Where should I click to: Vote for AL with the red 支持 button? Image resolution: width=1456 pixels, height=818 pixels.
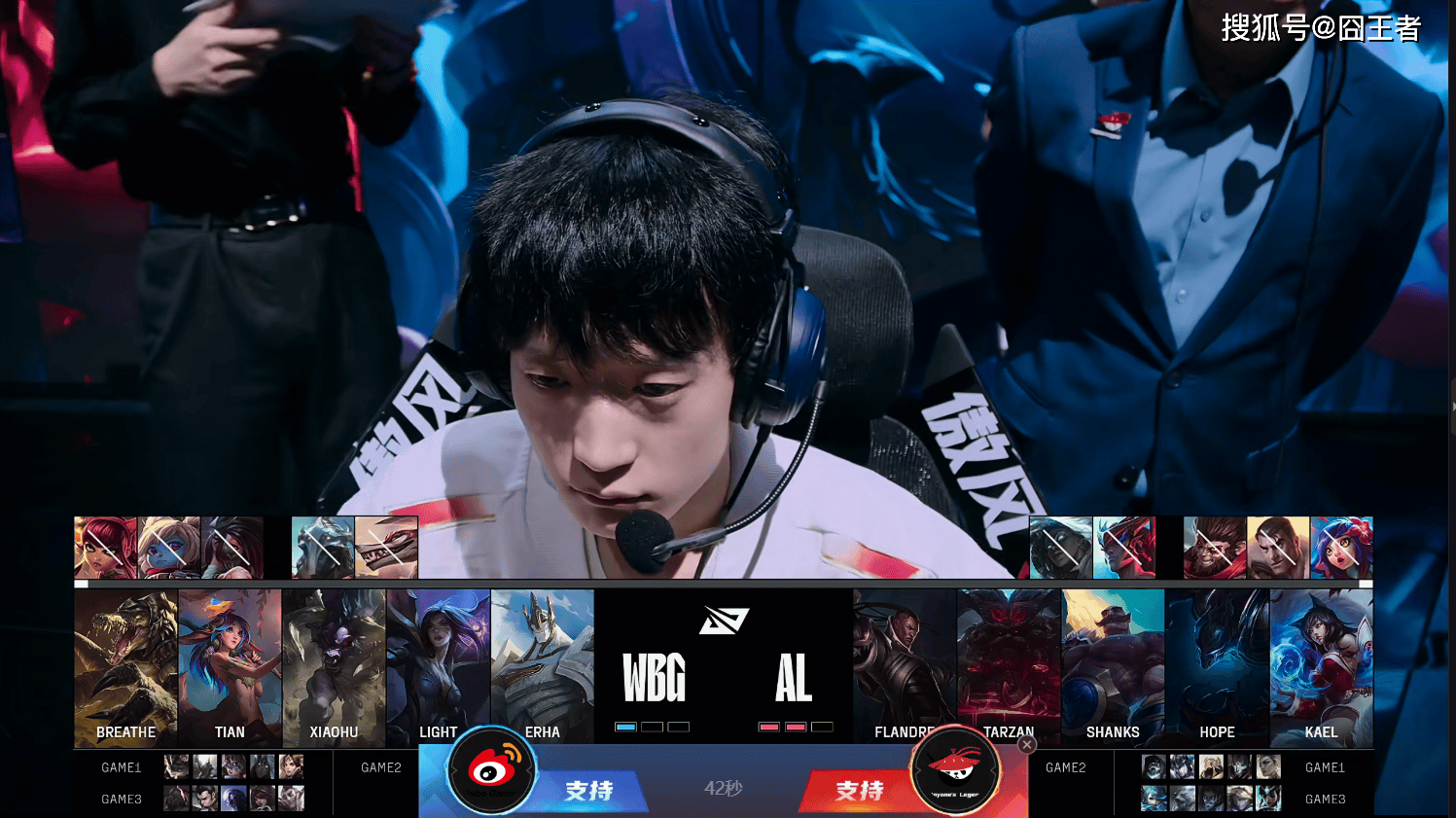858,790
